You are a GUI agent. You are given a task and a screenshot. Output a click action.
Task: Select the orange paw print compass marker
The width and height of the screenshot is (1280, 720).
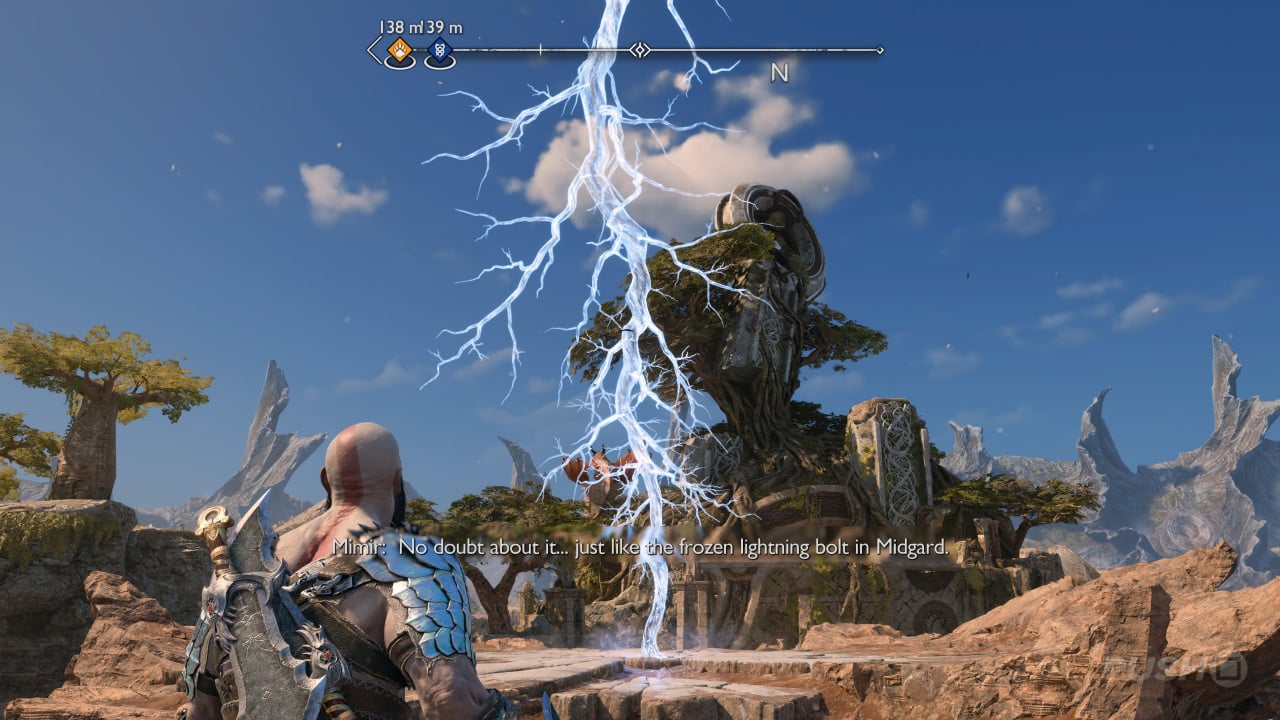pyautogui.click(x=399, y=49)
